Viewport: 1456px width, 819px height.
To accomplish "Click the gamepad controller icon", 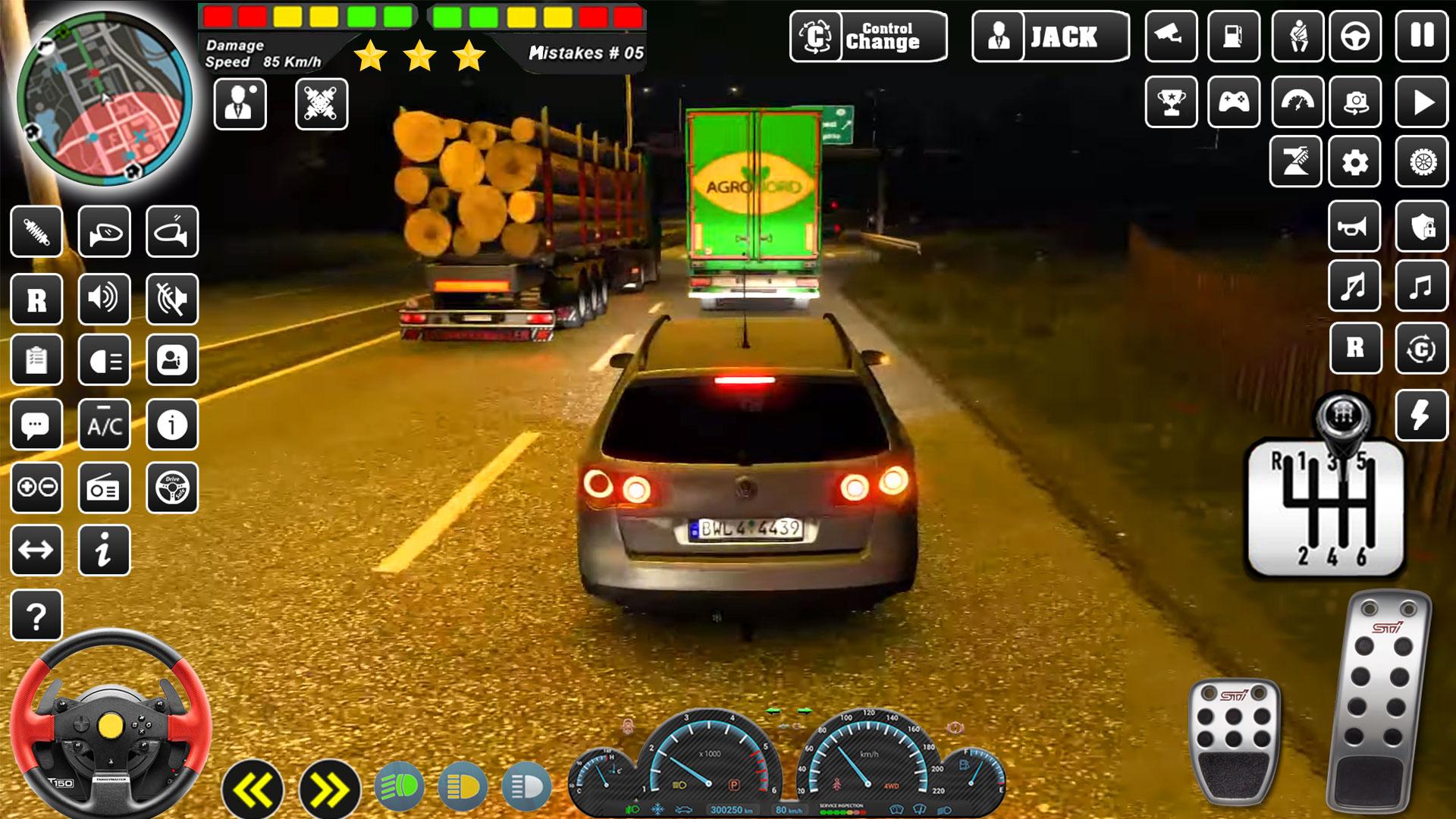I will coord(1234,101).
